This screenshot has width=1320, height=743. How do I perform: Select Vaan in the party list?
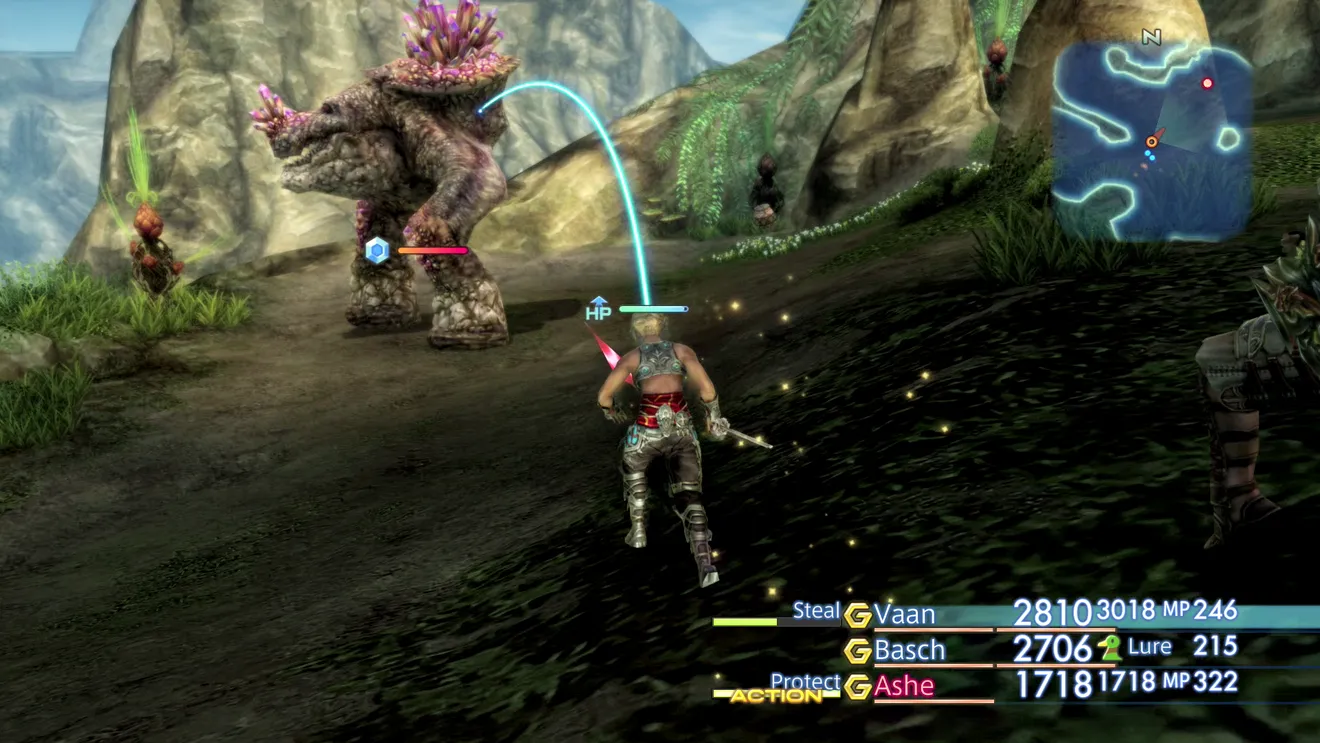pos(904,613)
